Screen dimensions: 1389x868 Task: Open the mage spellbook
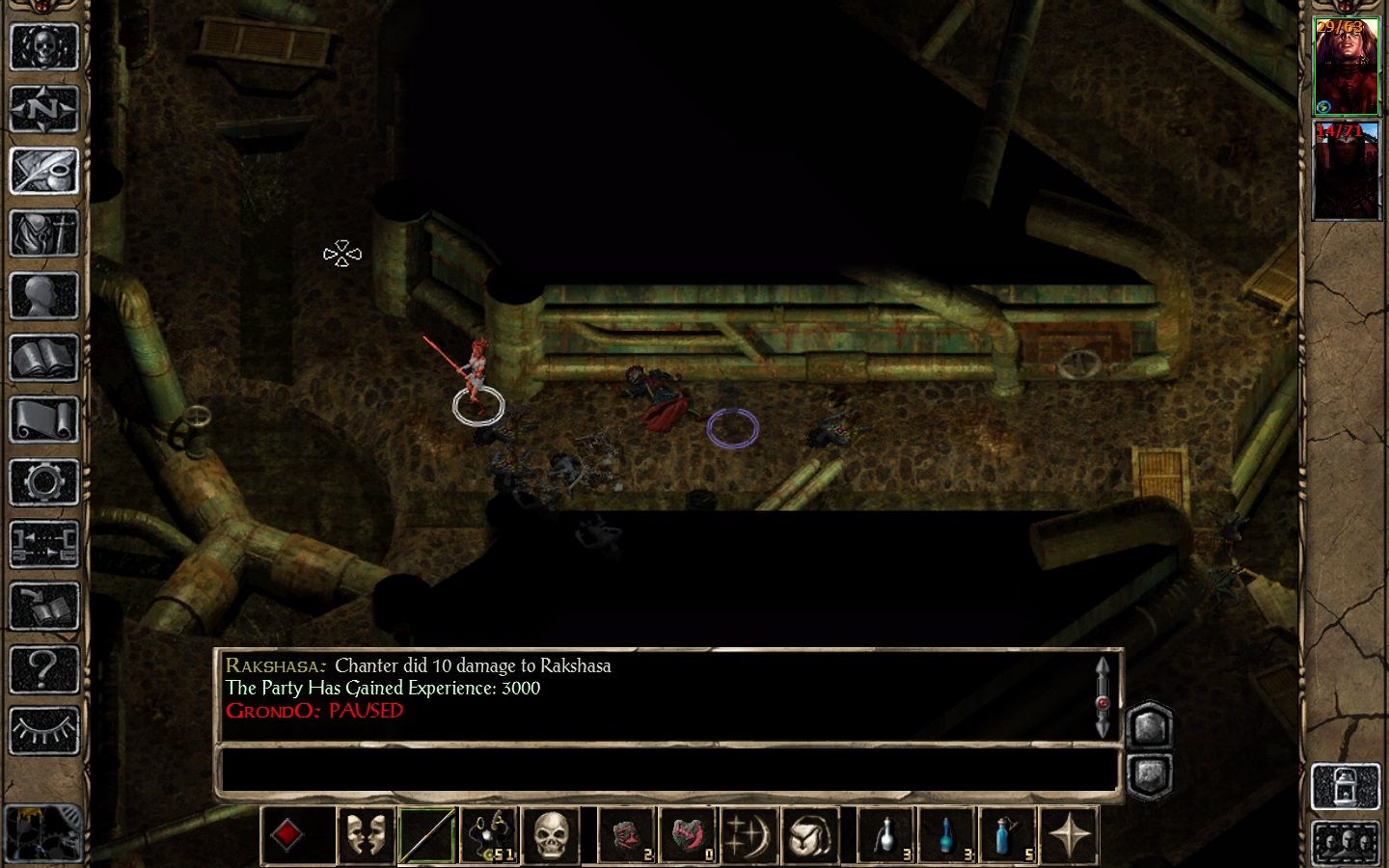(x=43, y=358)
